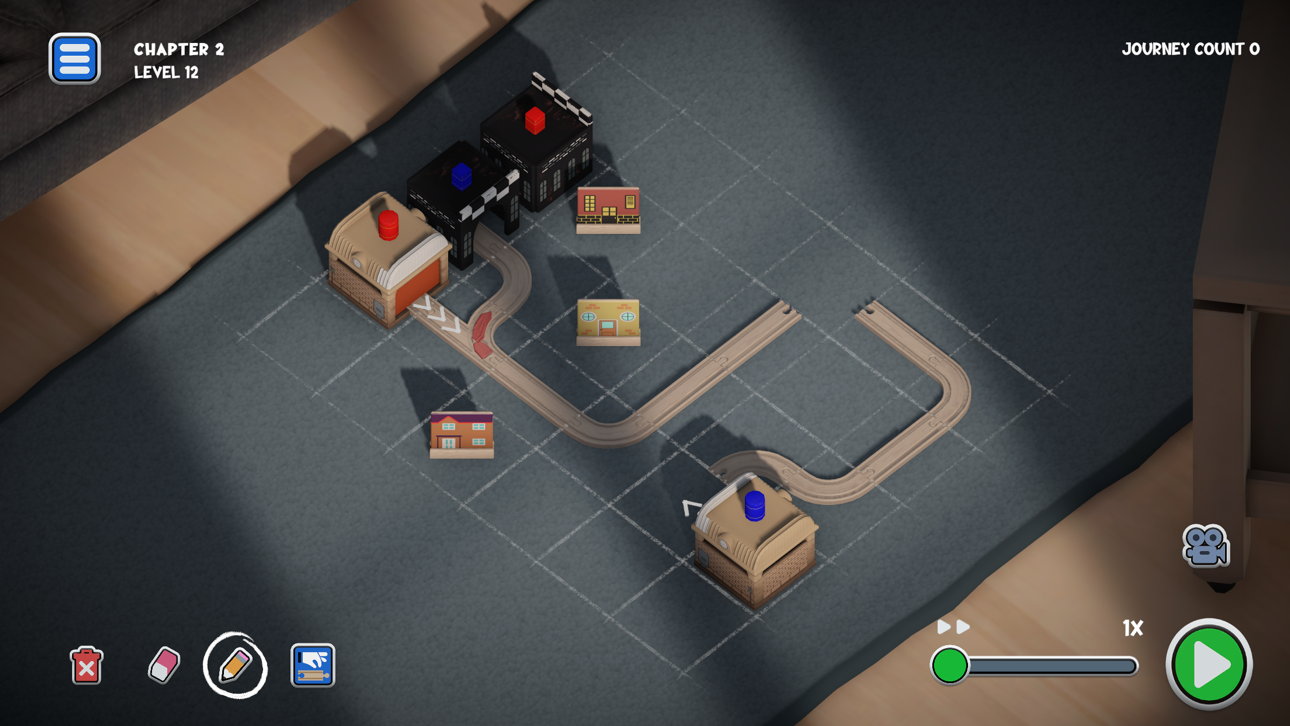Select the red-chimney depot station
The width and height of the screenshot is (1290, 726).
(390, 260)
